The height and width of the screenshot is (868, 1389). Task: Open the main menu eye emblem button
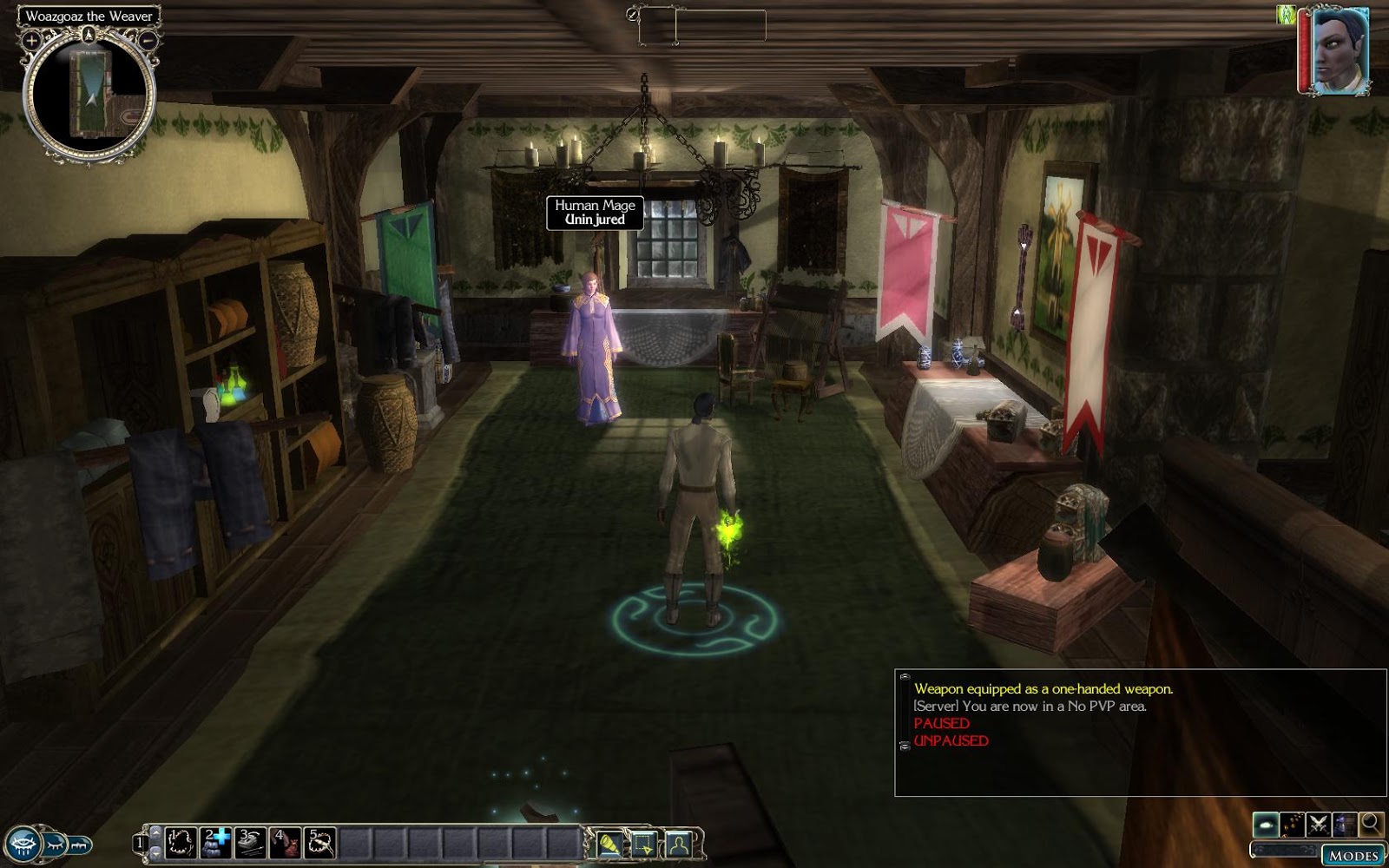tap(22, 844)
